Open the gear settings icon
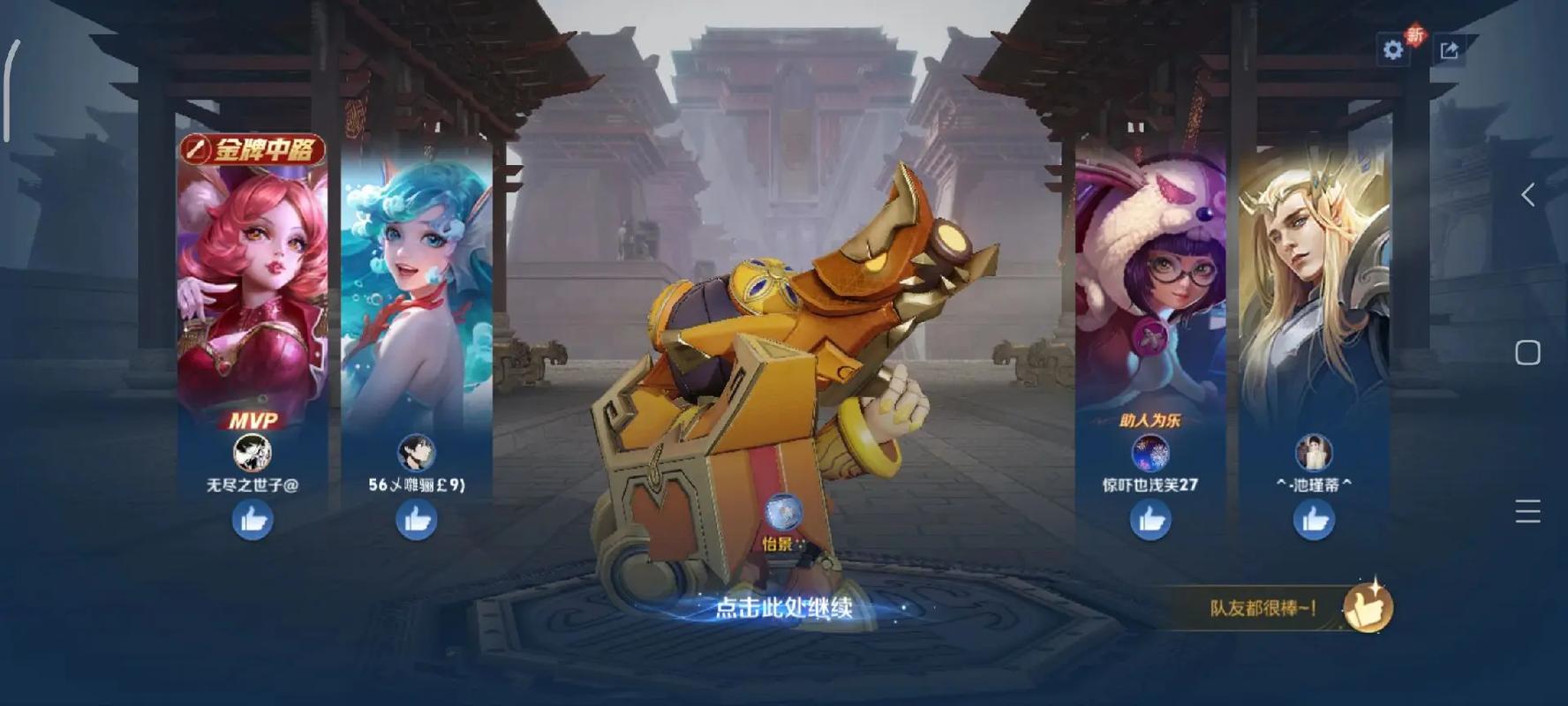Viewport: 1568px width, 706px height. 1393,49
